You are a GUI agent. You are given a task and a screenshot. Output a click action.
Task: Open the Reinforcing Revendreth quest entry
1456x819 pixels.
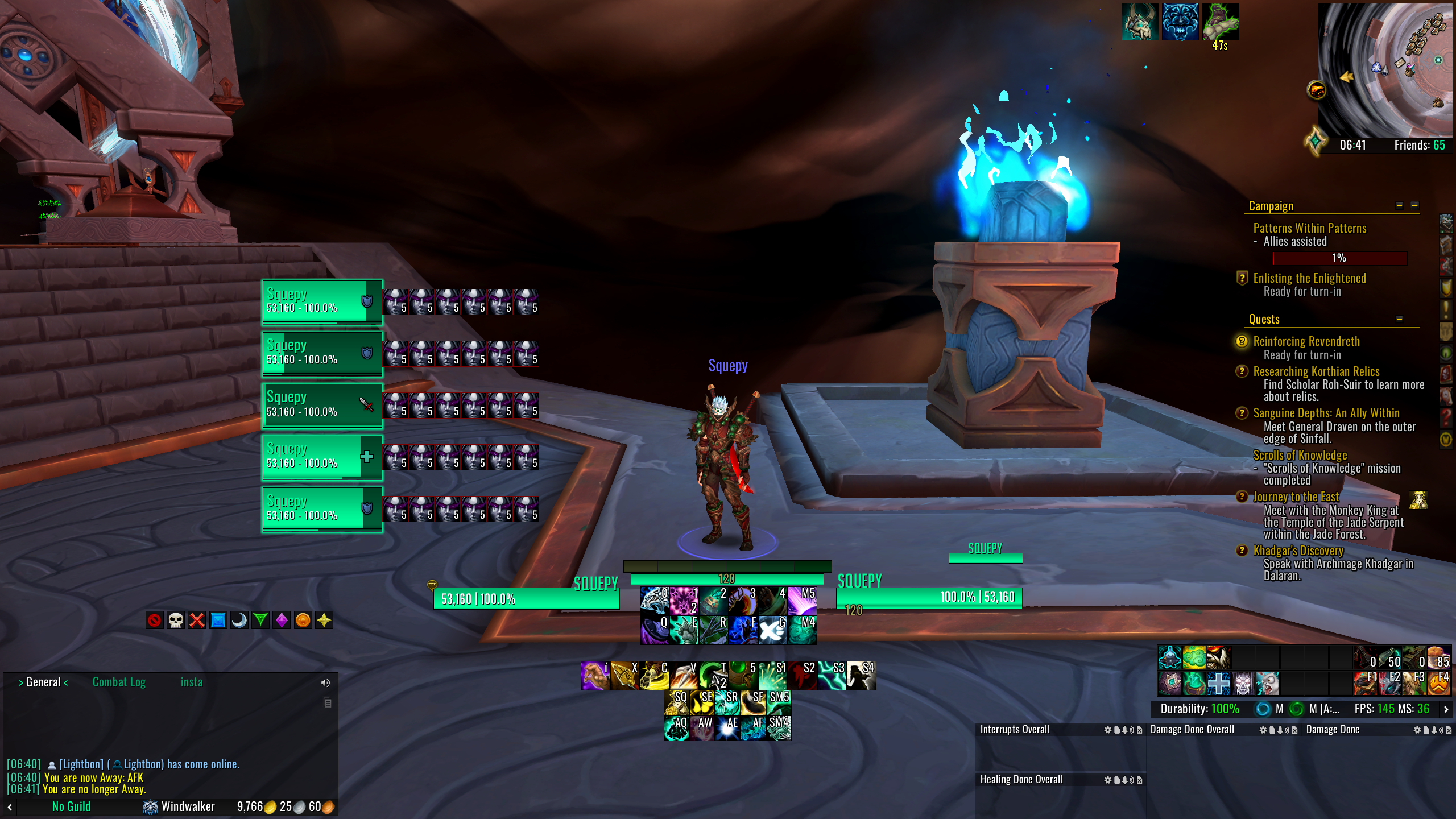[1306, 341]
